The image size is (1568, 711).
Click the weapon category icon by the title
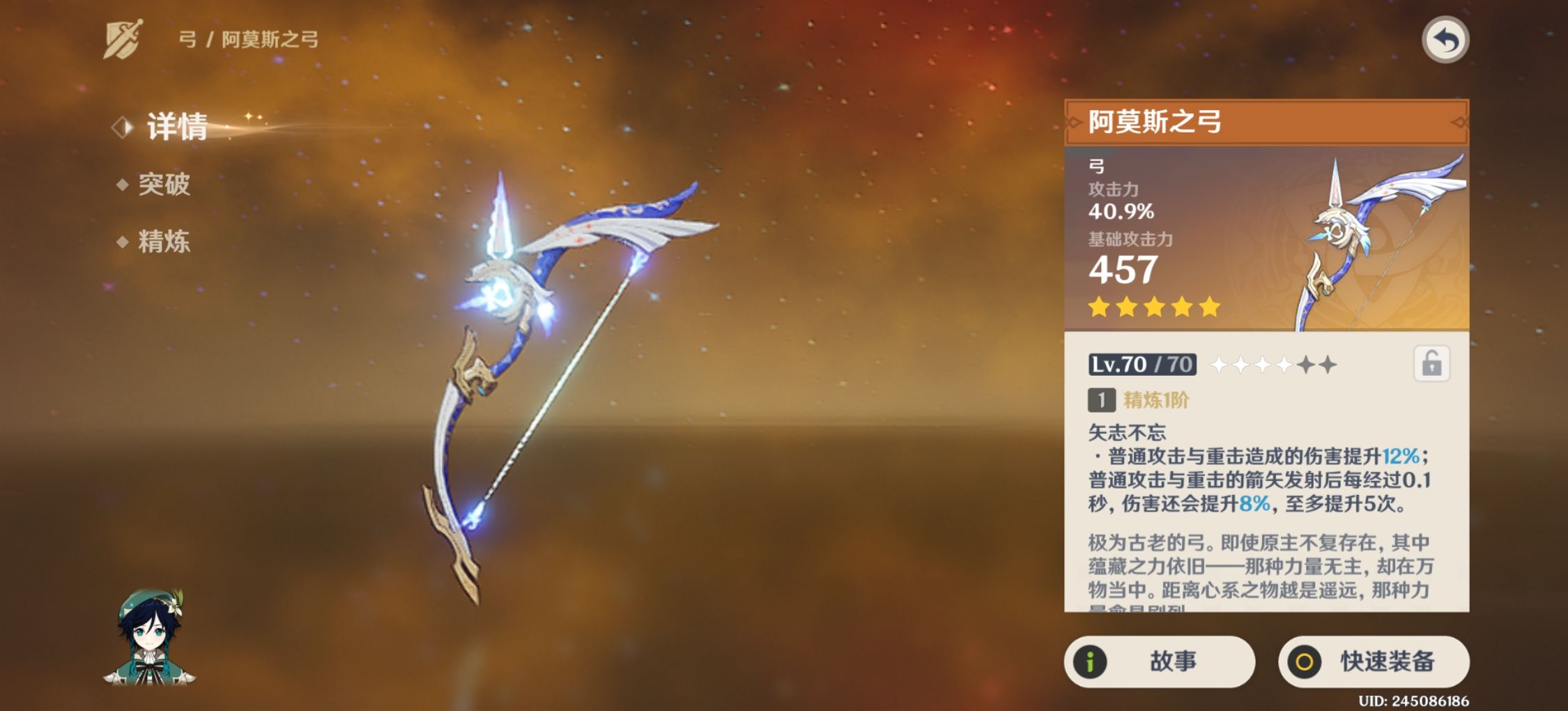[x=123, y=39]
